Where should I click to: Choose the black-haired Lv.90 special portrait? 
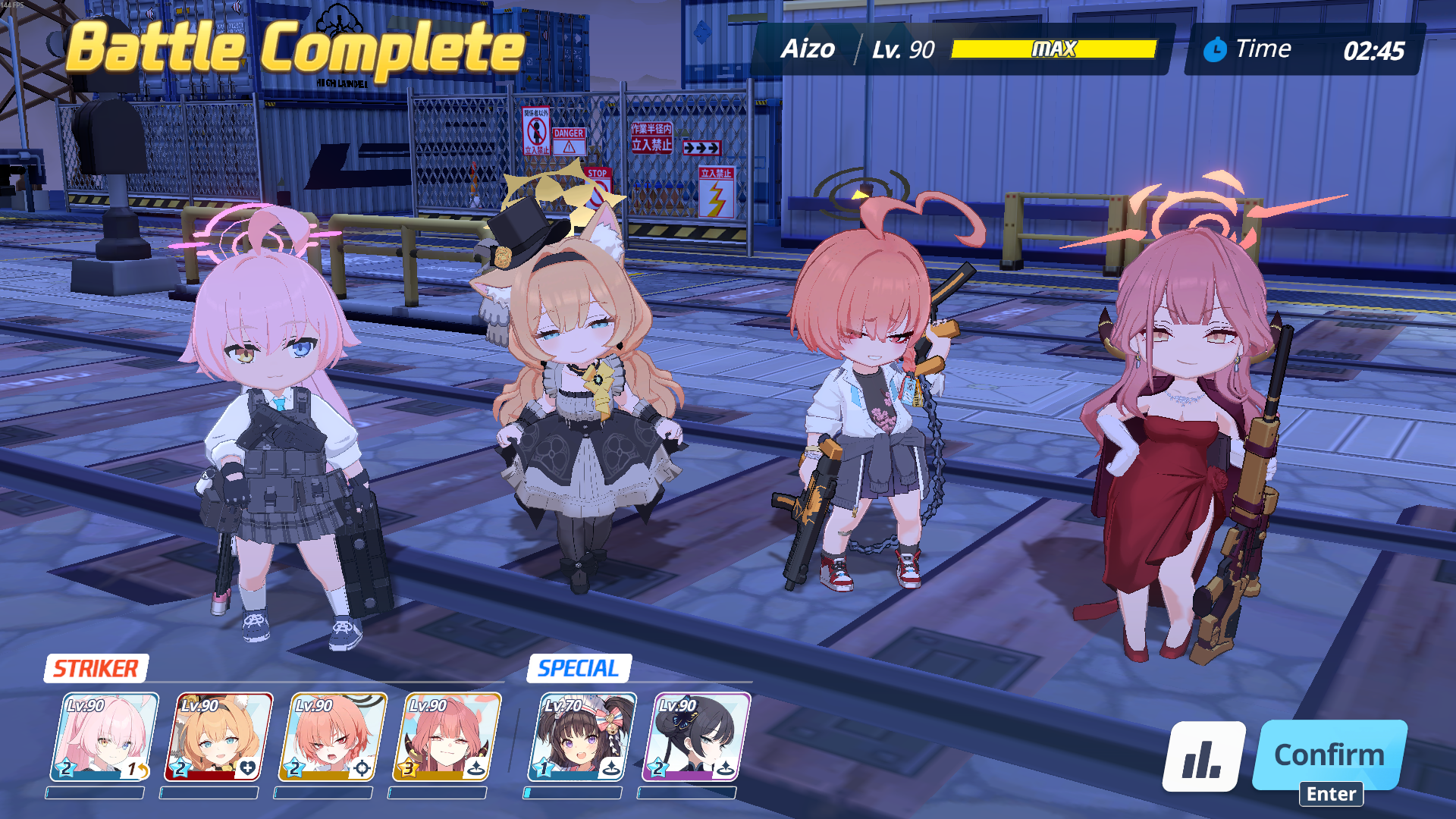695,736
